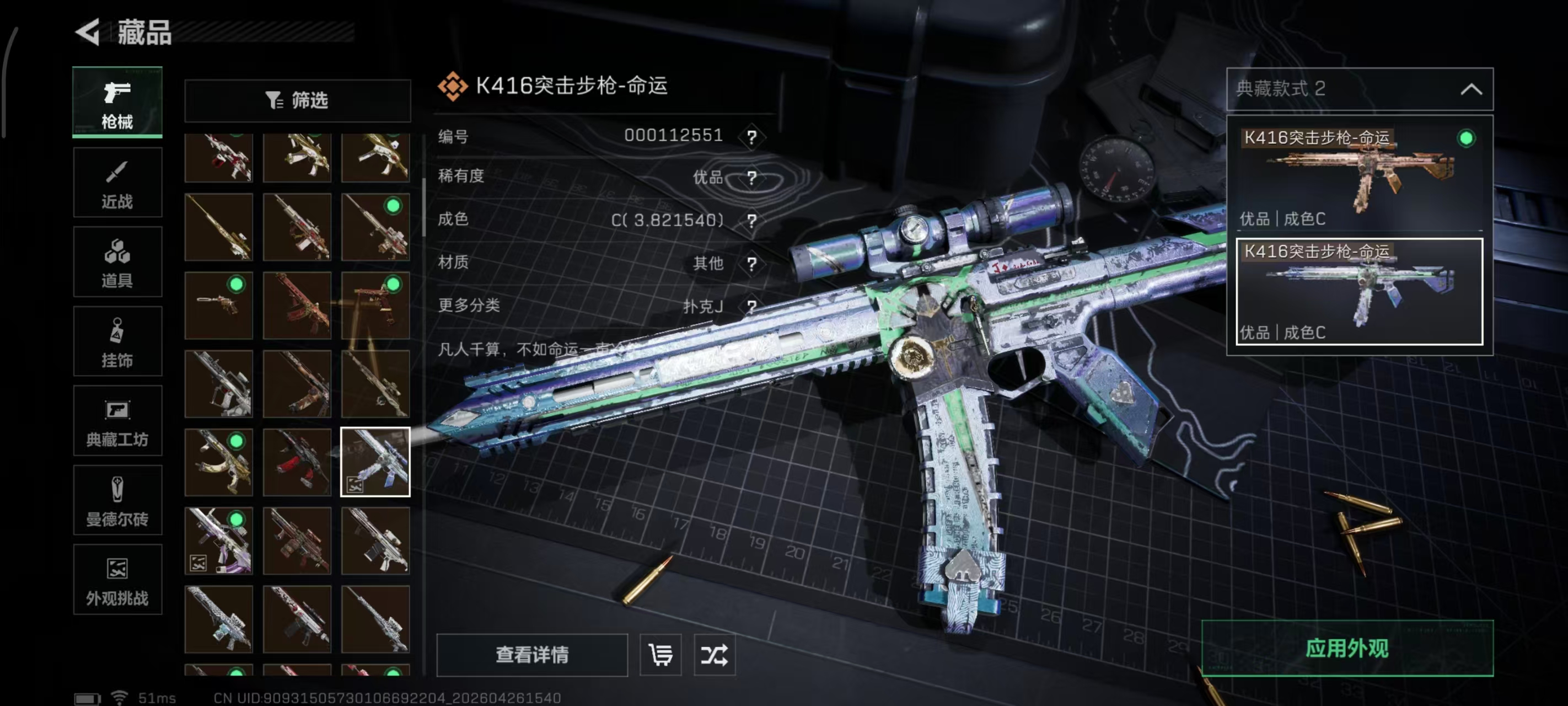Click the shuffle appearance icon
Viewport: 1568px width, 706px height.
[x=716, y=655]
